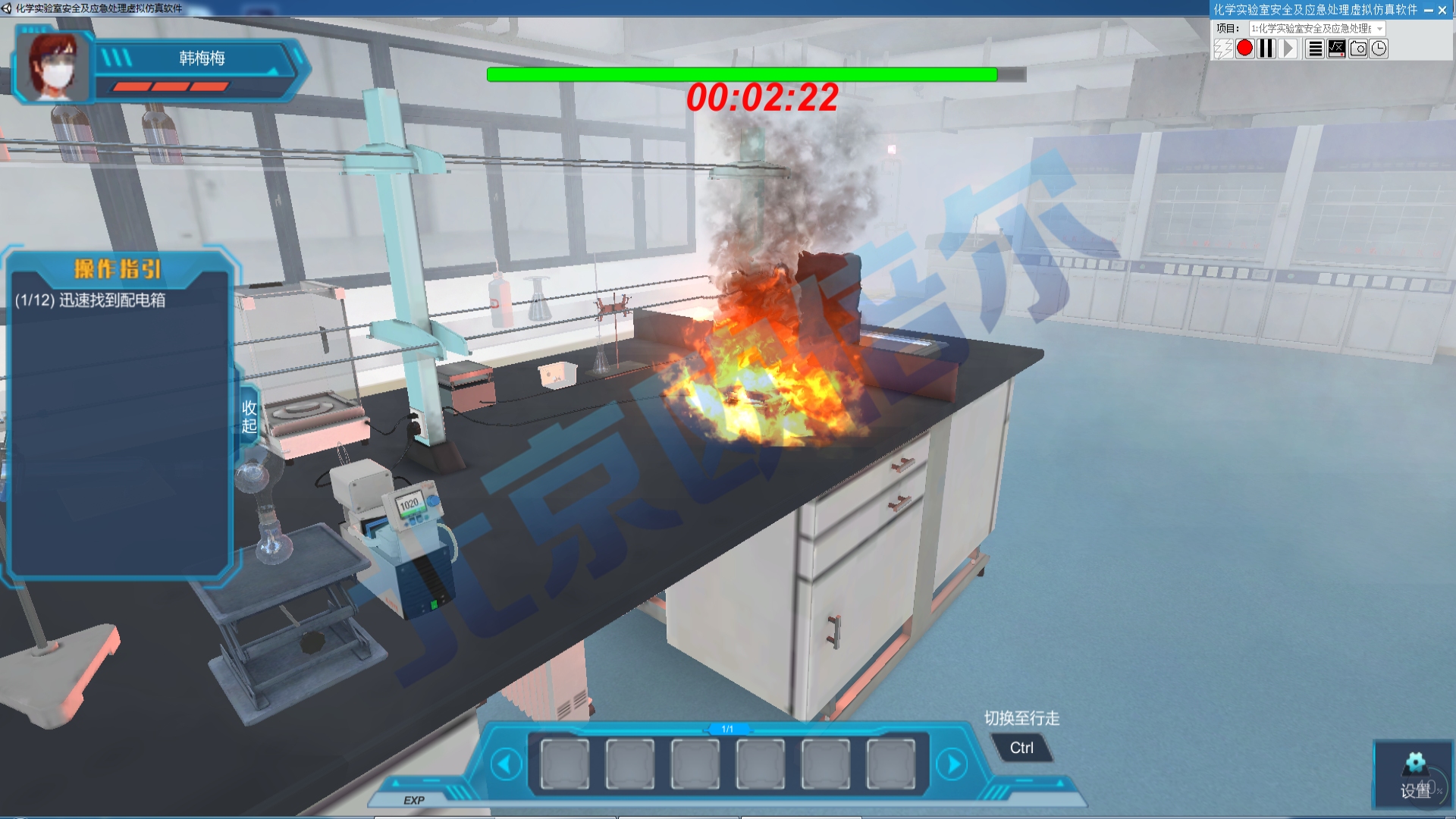Screen dimensions: 1456x819
Task: Take a screenshot with the camera icon
Action: tap(1357, 49)
